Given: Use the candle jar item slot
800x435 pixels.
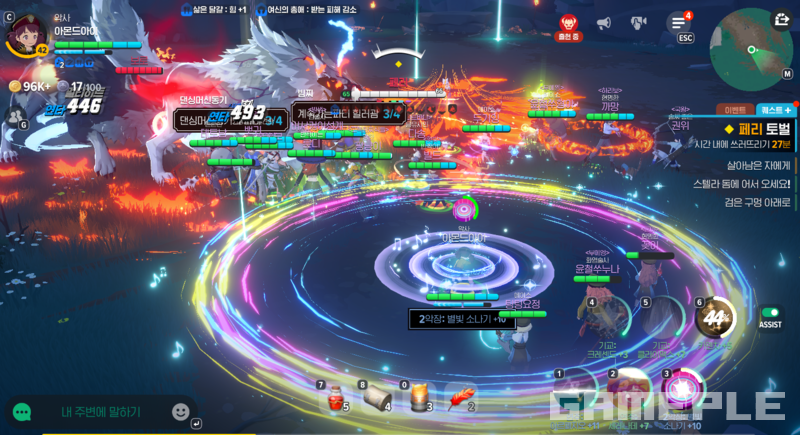Looking at the screenshot, I should (x=418, y=398).
